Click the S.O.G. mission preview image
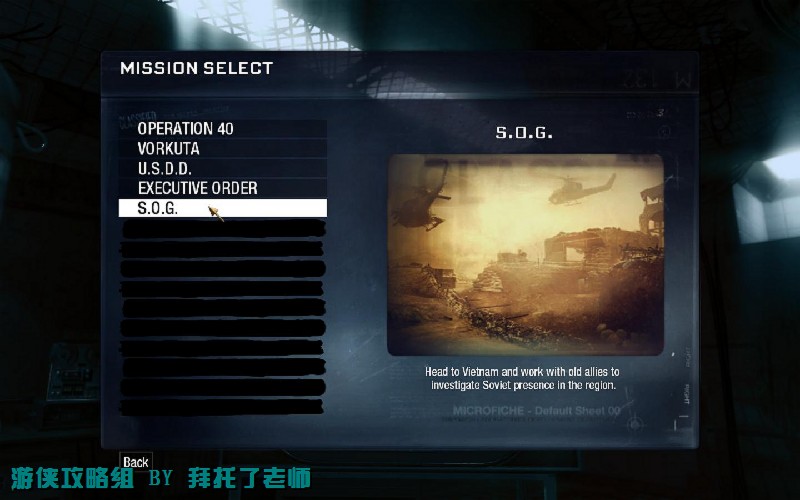The image size is (800, 500). coord(525,254)
